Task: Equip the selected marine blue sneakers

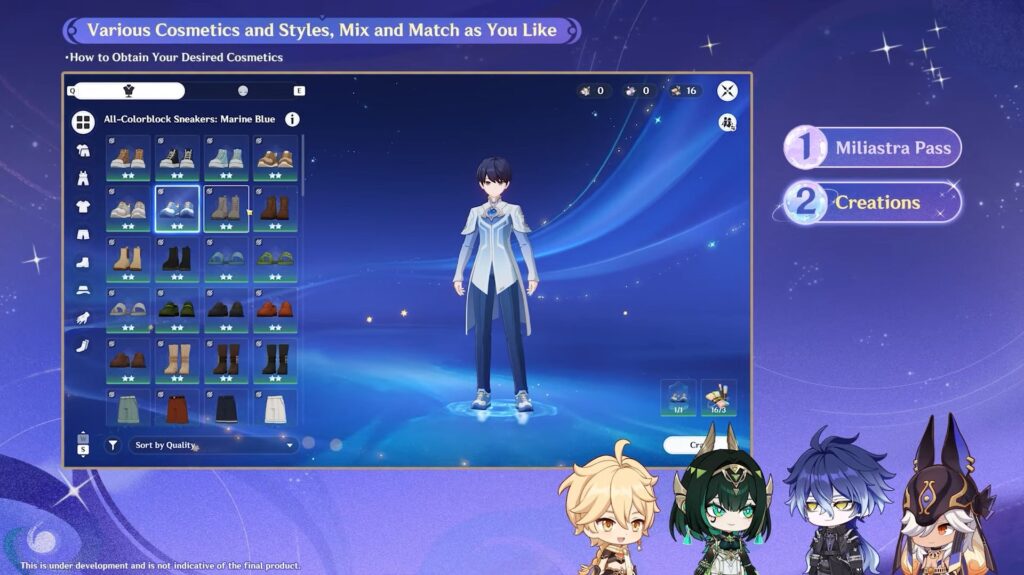Action: coord(177,208)
